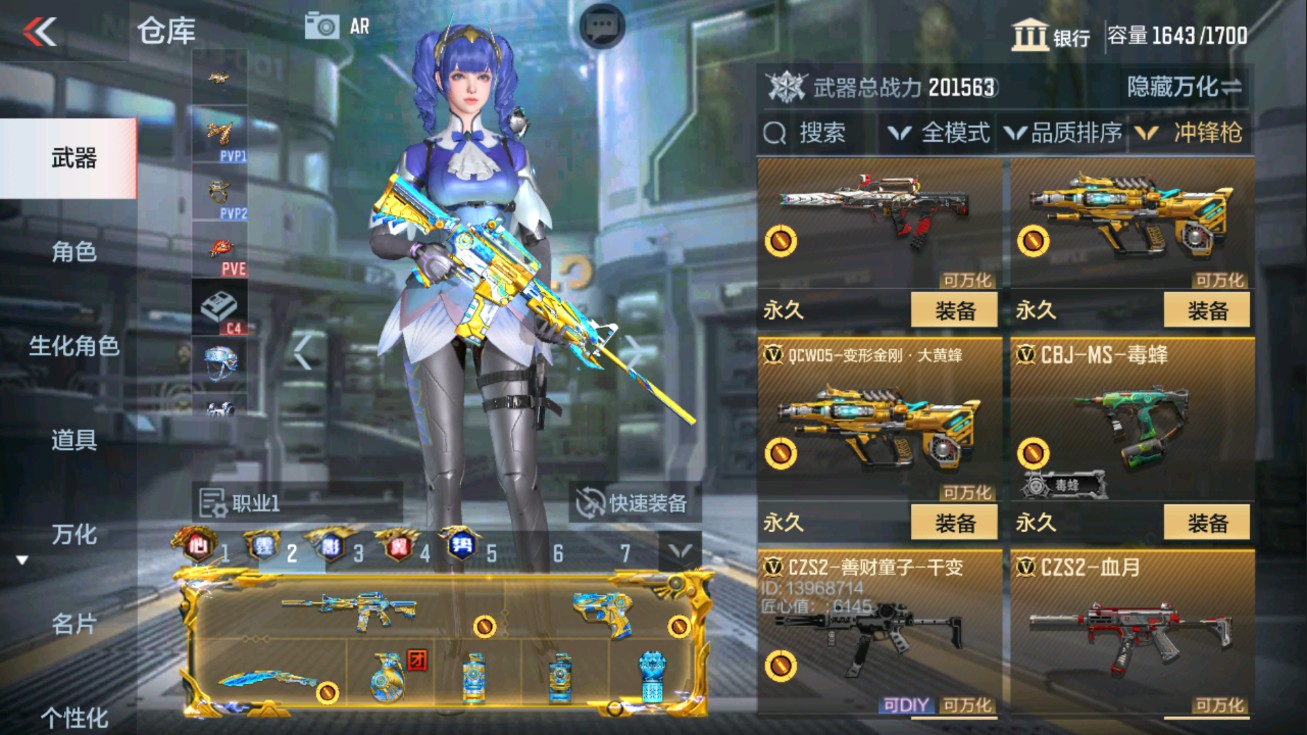Equip the CBJ-MS-毒蜂 weapon
The image size is (1307, 735).
pos(1210,523)
